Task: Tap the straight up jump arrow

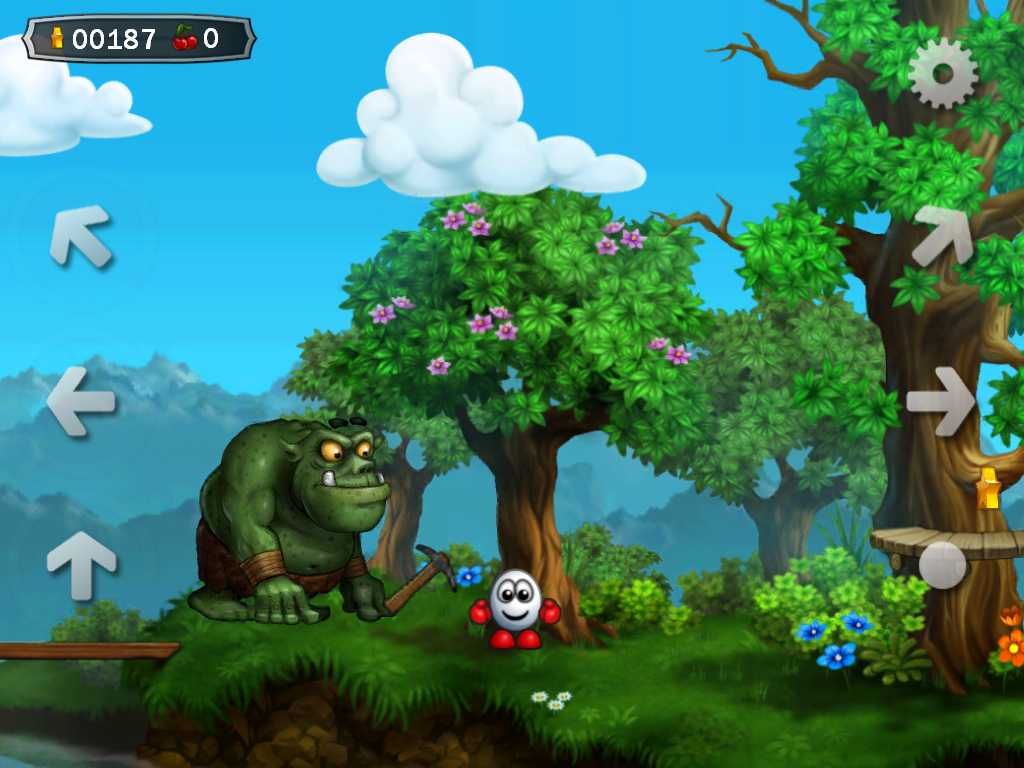Action: click(x=81, y=564)
